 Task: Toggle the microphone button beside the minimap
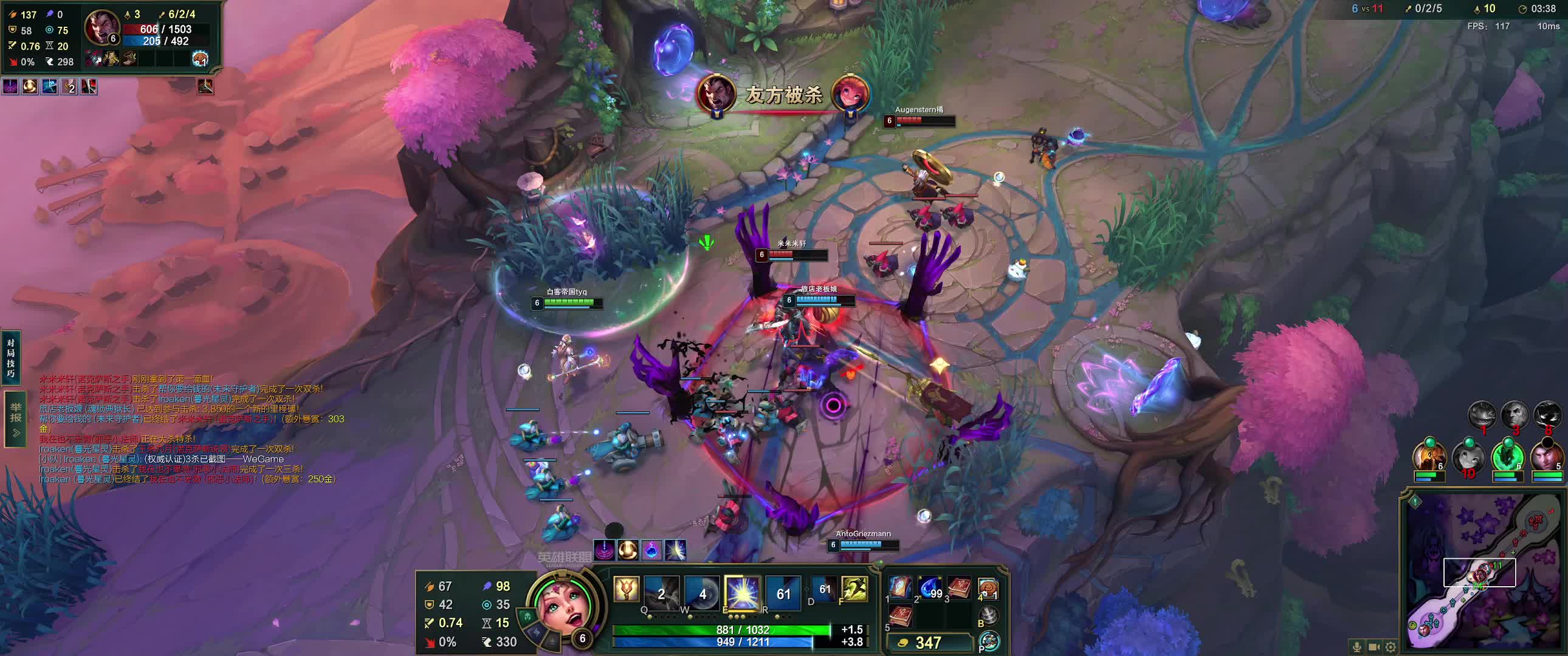[x=1357, y=646]
